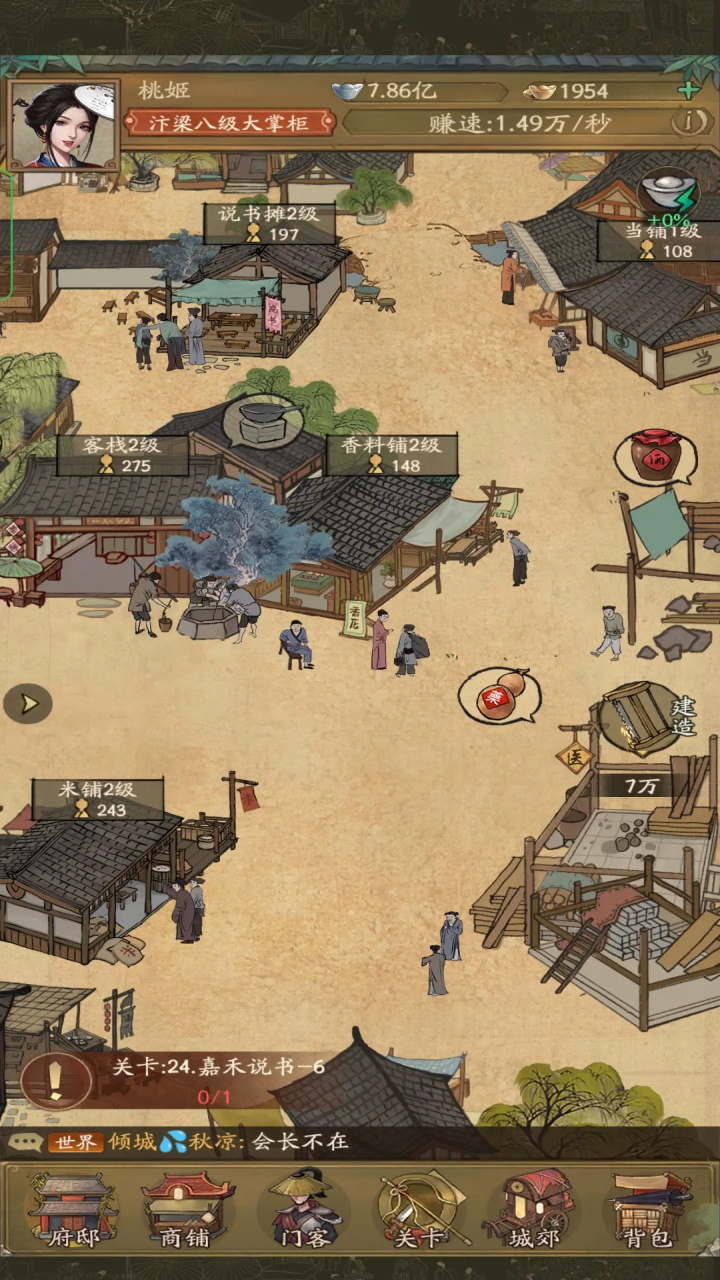
Task: Expand the side panel arrow
Action: [27, 704]
